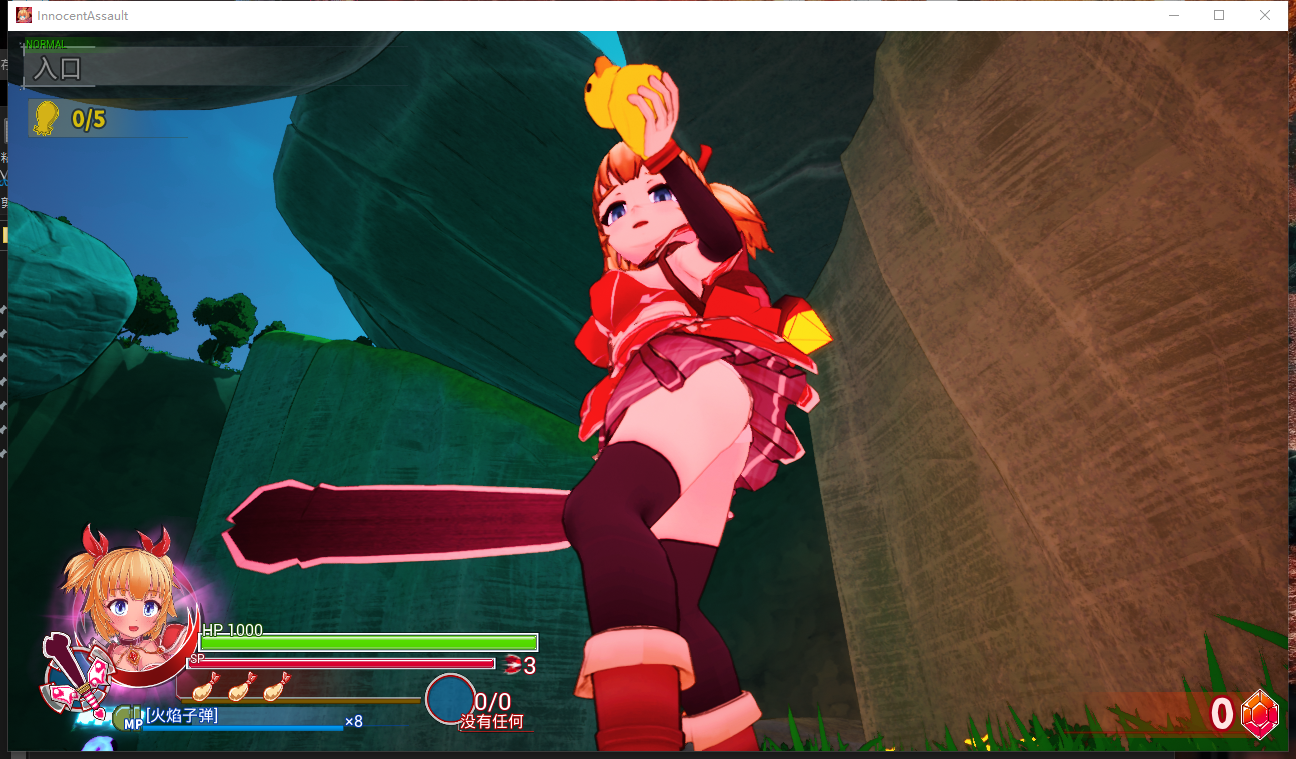Click the red gem currency icon
1296x759 pixels.
click(x=1259, y=714)
